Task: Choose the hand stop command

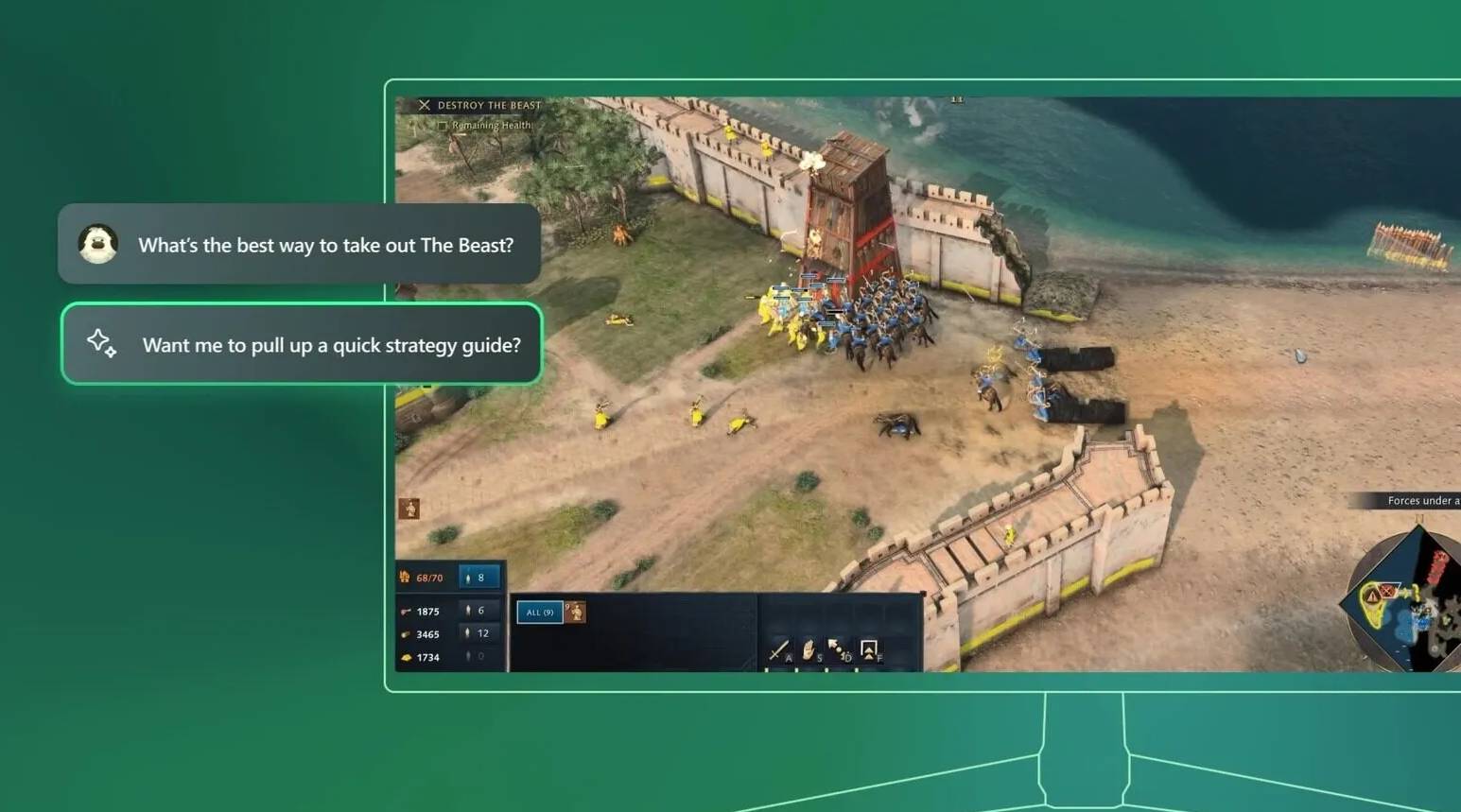Action: (x=809, y=650)
